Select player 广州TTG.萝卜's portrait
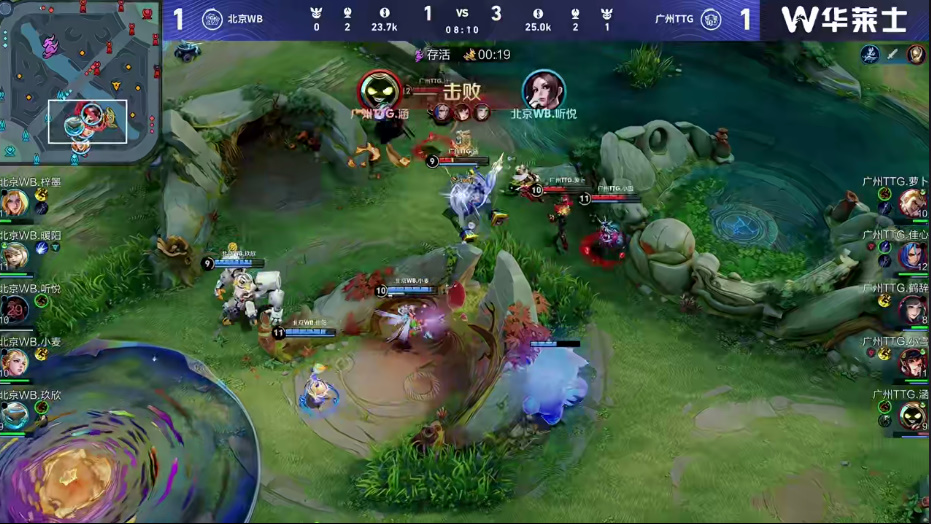Viewport: 931px width, 524px height. point(911,203)
